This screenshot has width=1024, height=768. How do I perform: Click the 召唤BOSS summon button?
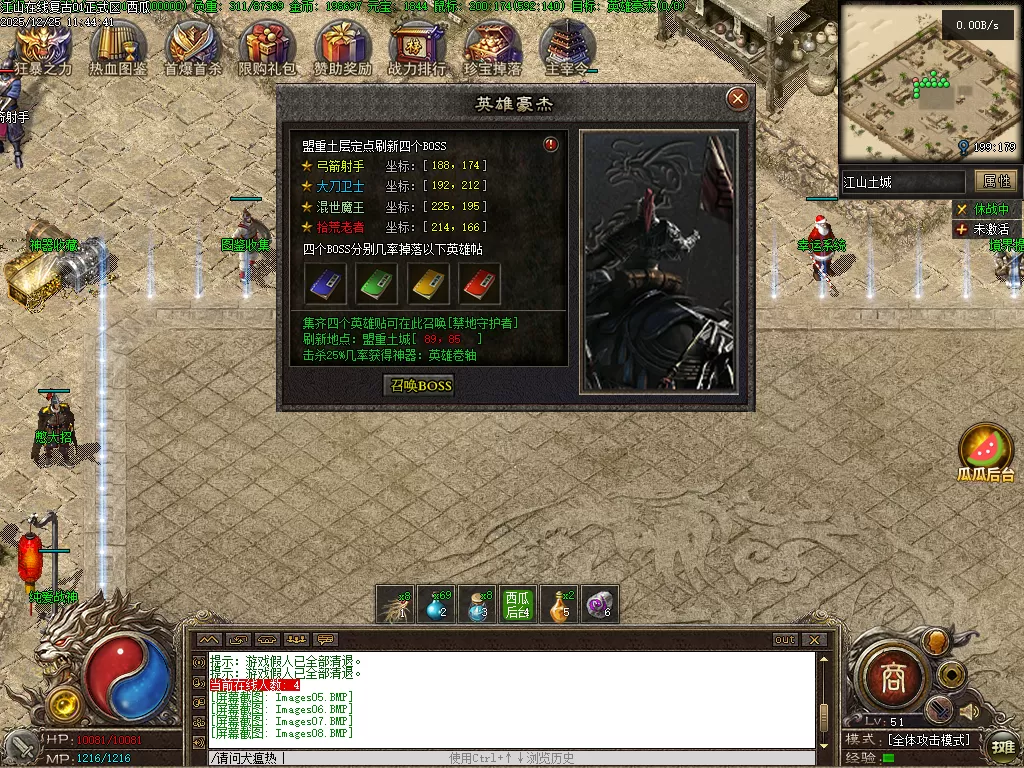point(421,386)
